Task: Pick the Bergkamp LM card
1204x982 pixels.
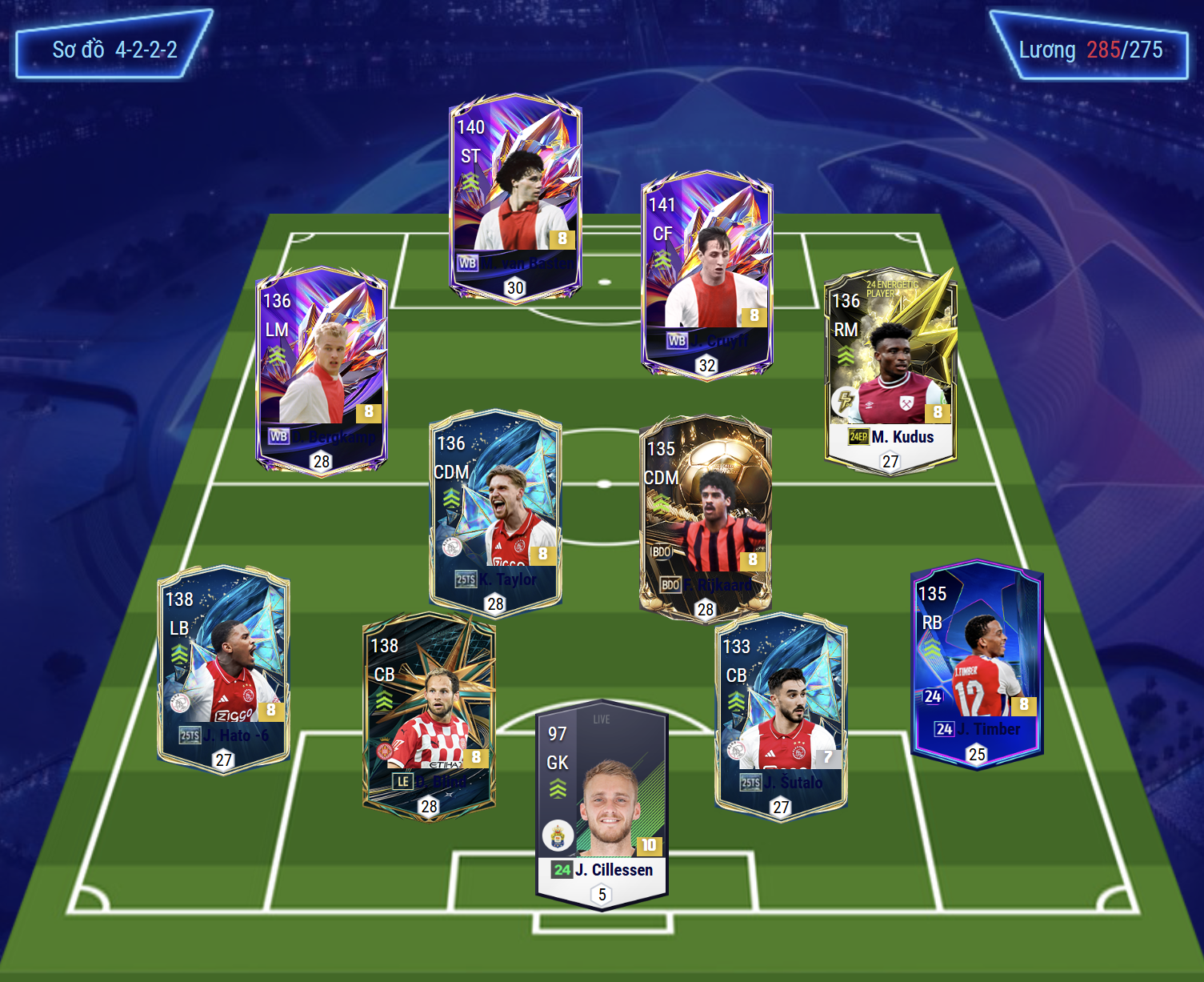Action: [322, 370]
